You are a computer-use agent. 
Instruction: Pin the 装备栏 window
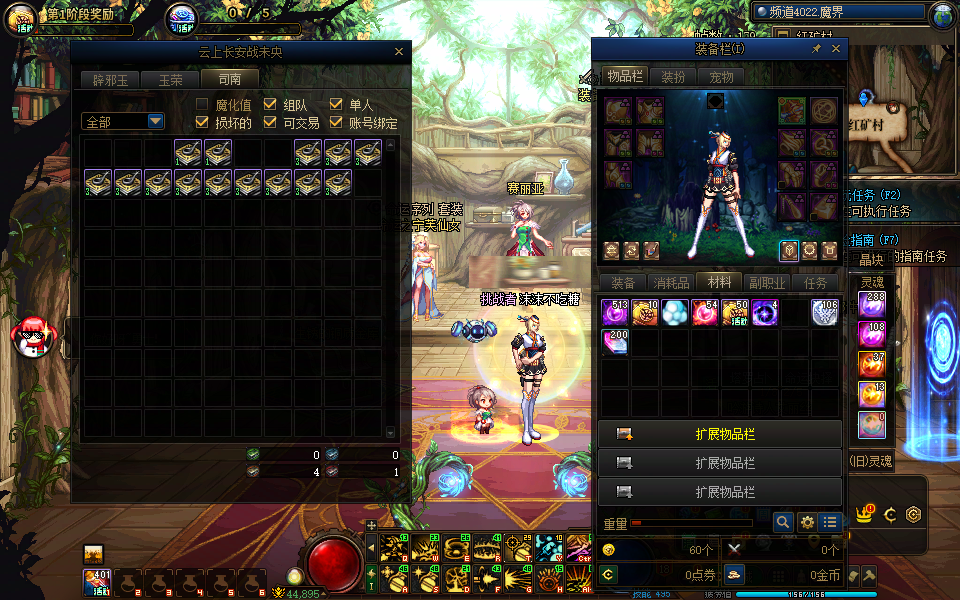pos(816,48)
